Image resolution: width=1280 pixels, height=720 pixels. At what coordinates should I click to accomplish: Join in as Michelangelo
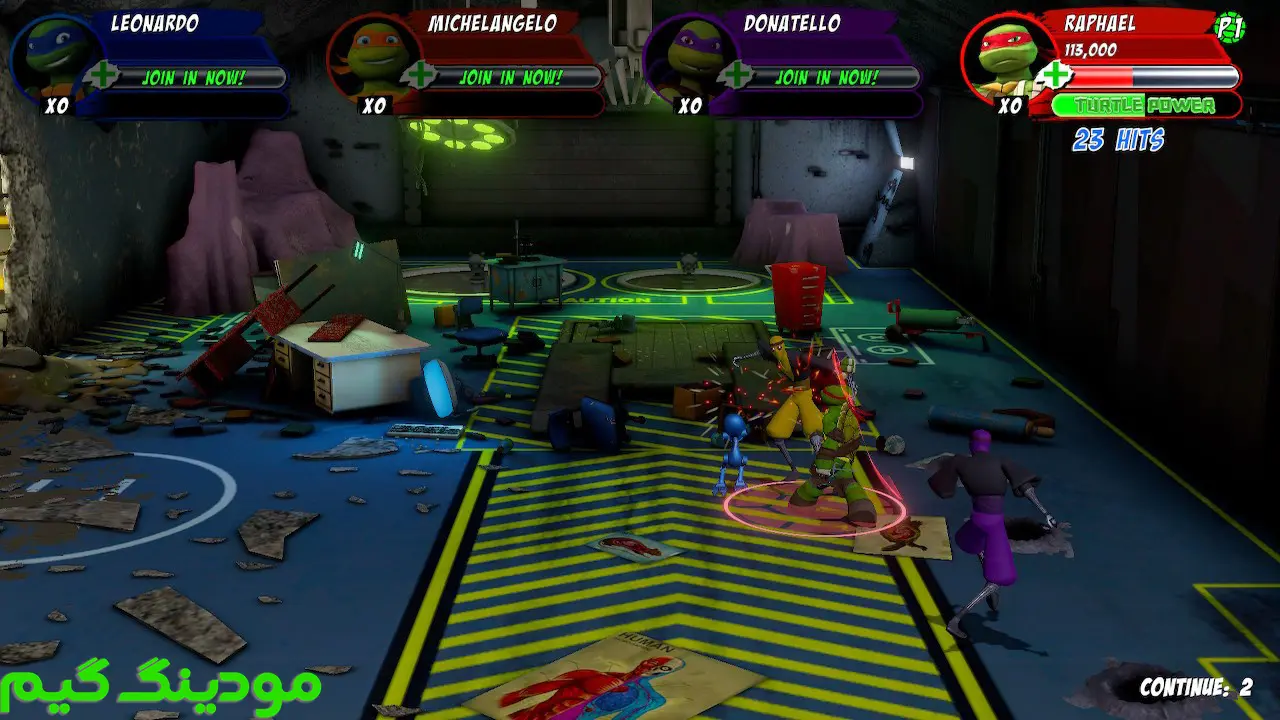coord(510,77)
